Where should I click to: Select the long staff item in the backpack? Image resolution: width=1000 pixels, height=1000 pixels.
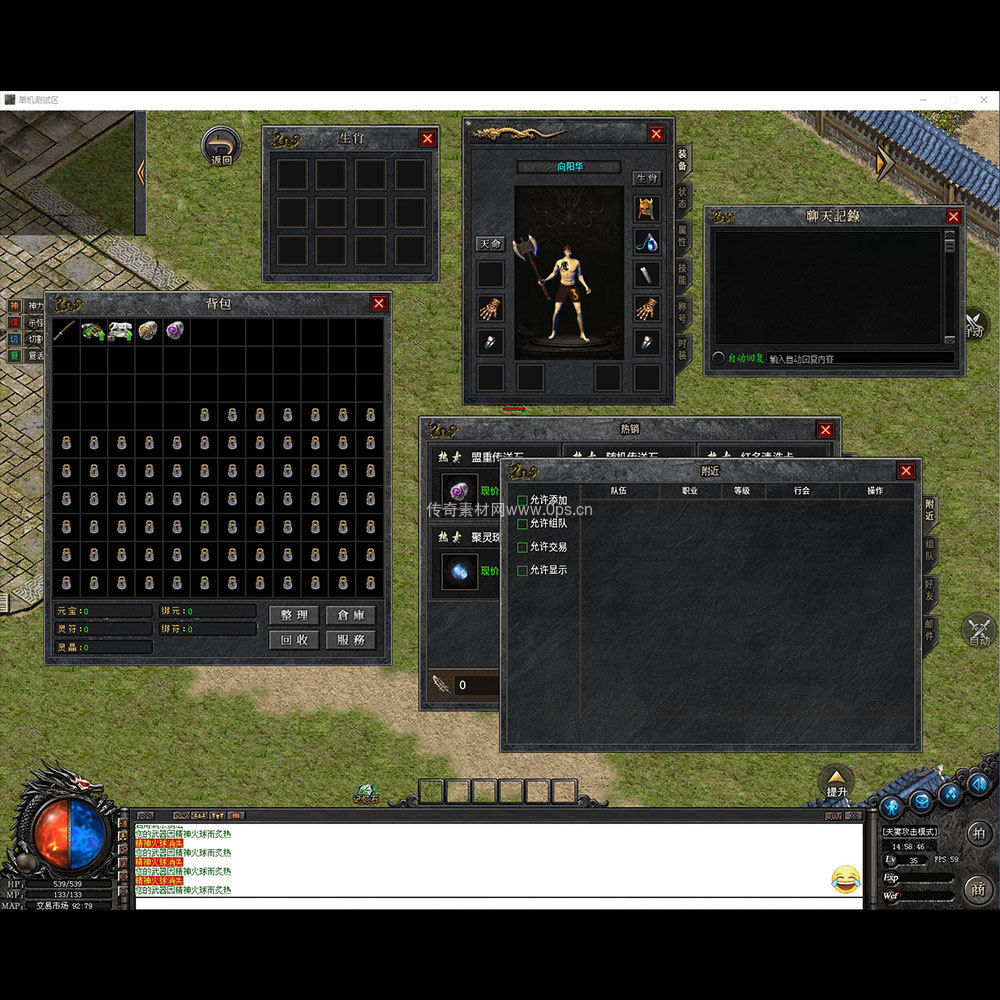(x=65, y=331)
